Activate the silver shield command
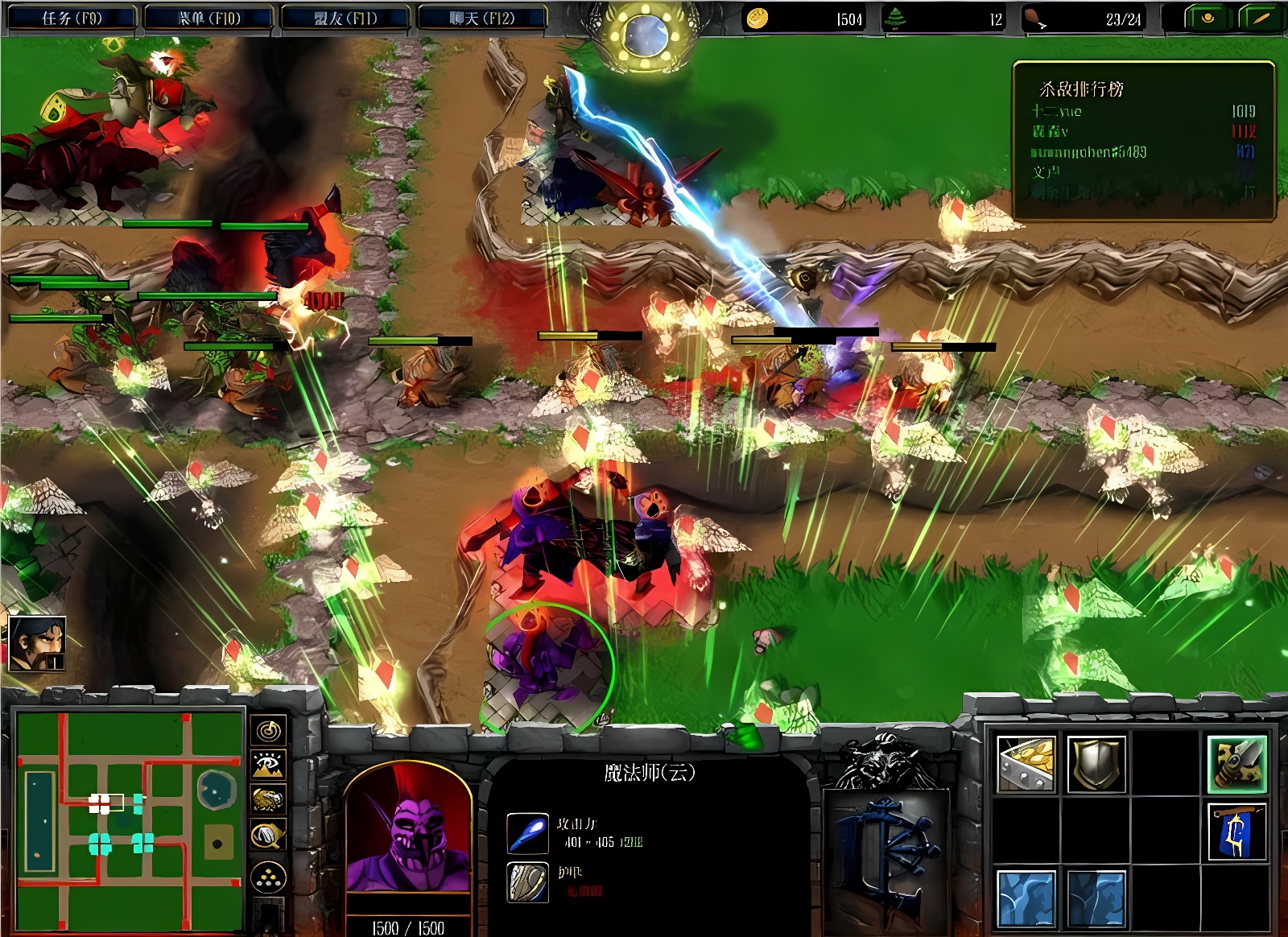This screenshot has width=1288, height=937. tap(1096, 763)
